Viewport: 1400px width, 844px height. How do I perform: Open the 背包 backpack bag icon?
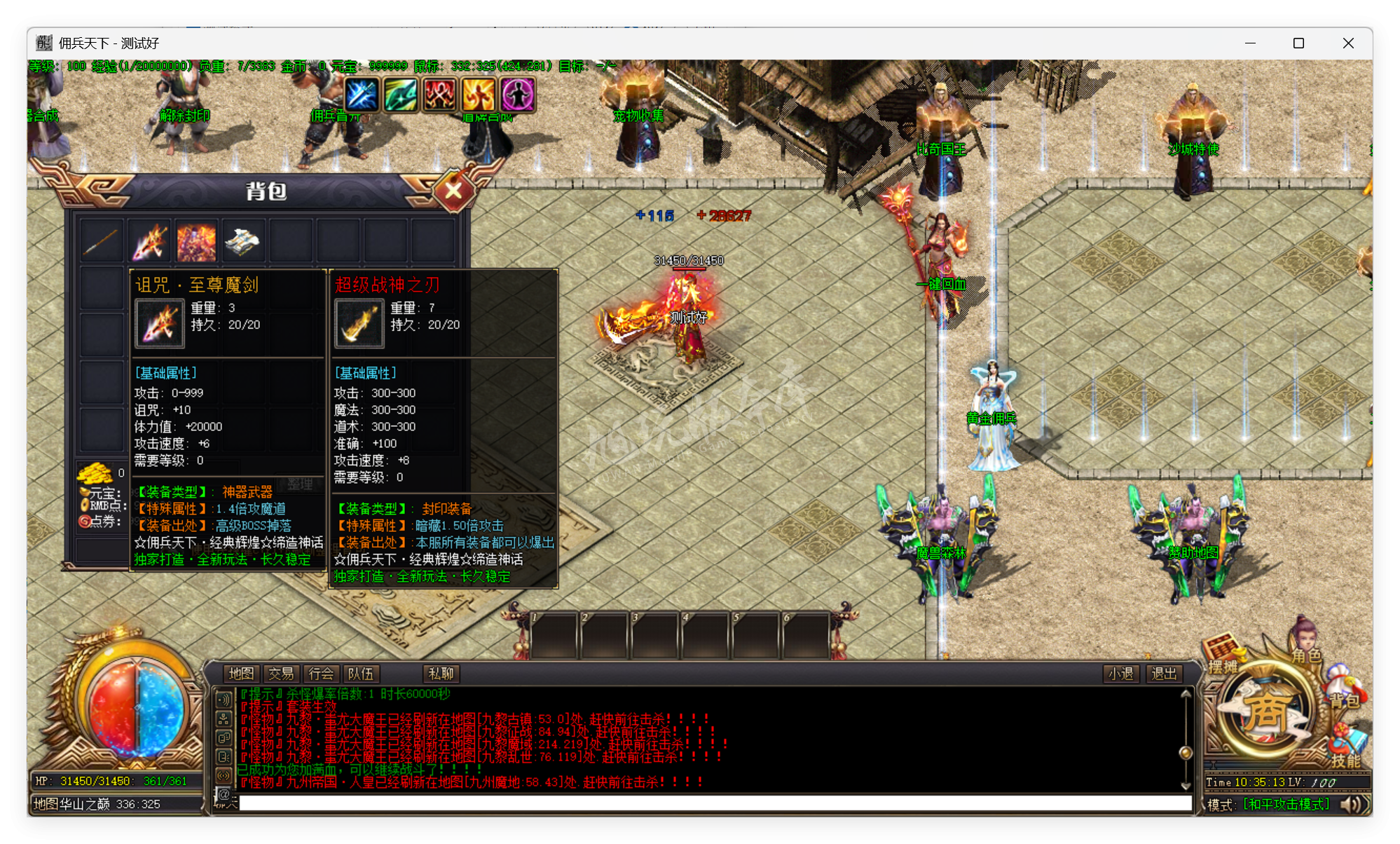(1340, 679)
